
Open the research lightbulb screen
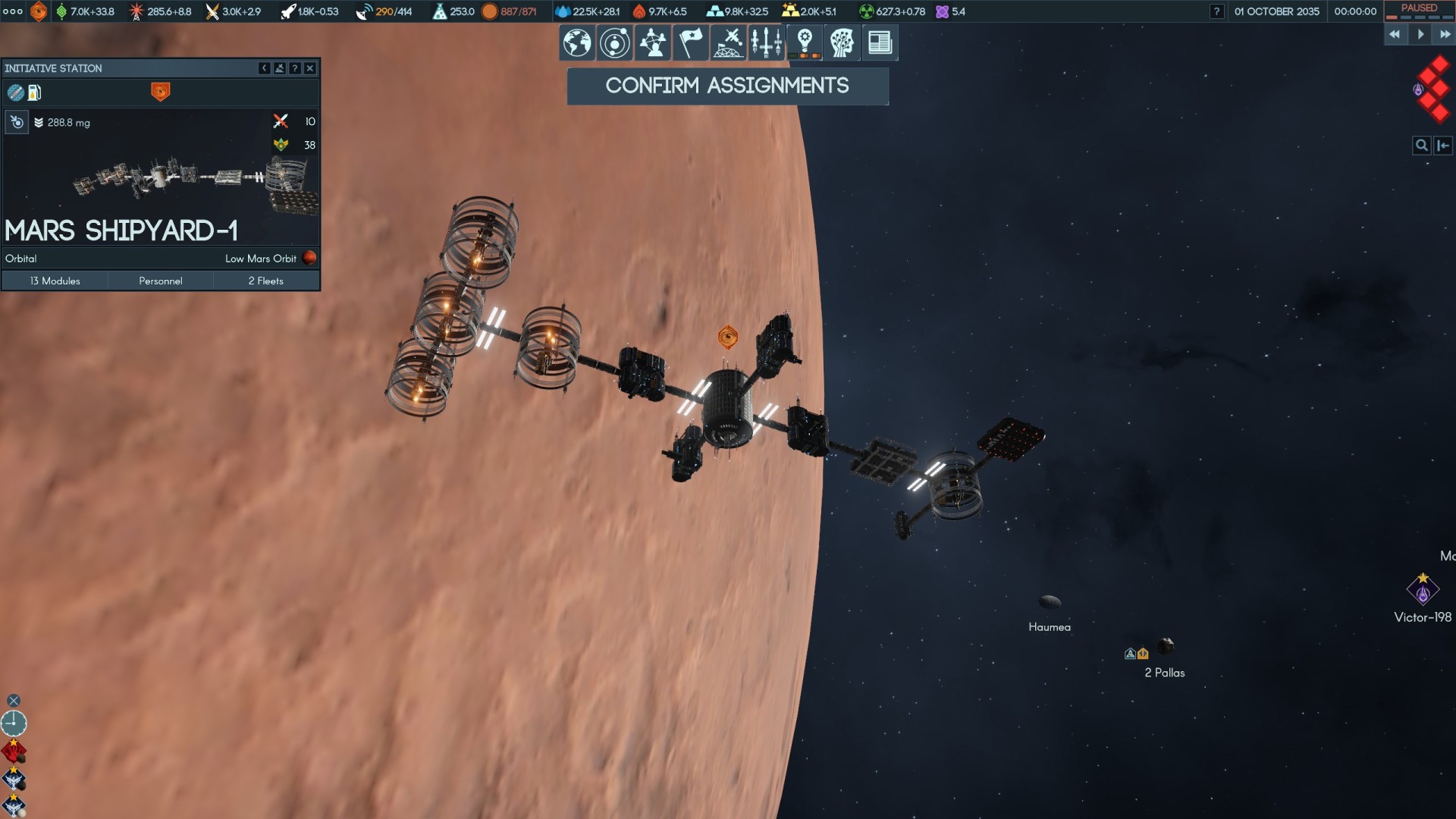[x=805, y=42]
